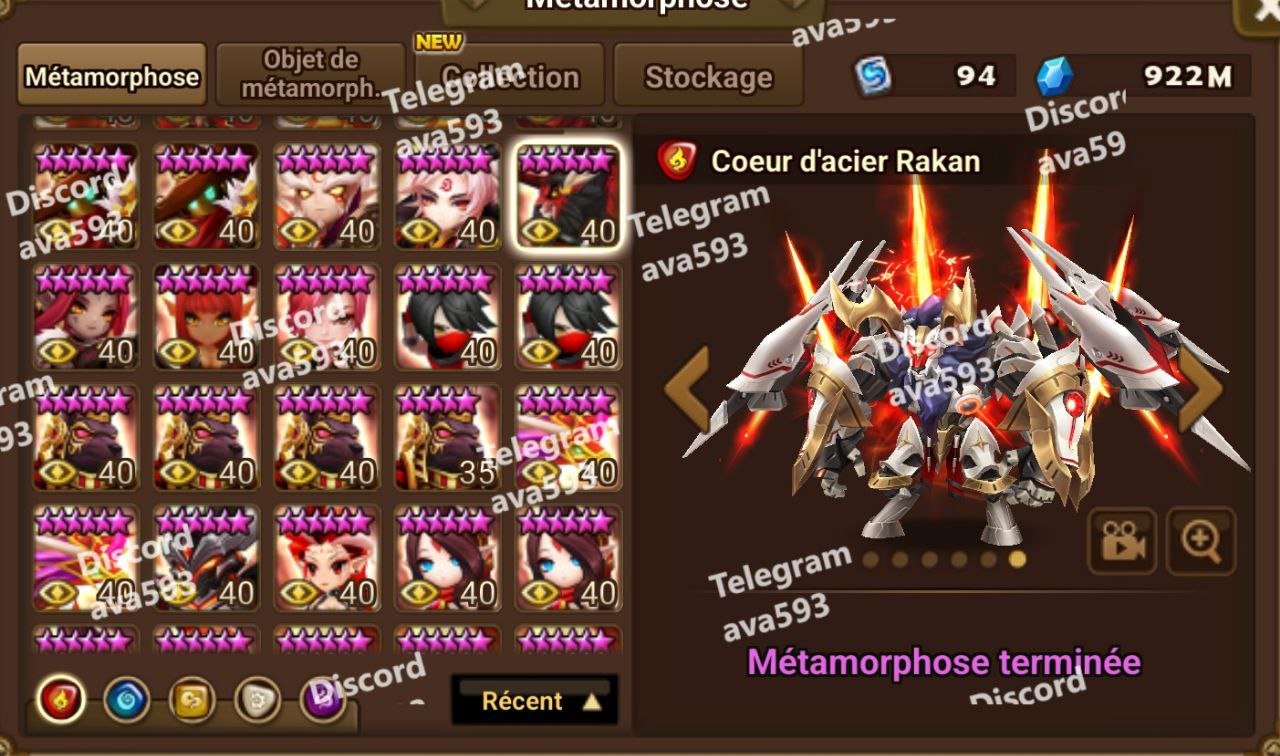This screenshot has height=756, width=1280.
Task: Show light element monsters
Action: coord(257,700)
